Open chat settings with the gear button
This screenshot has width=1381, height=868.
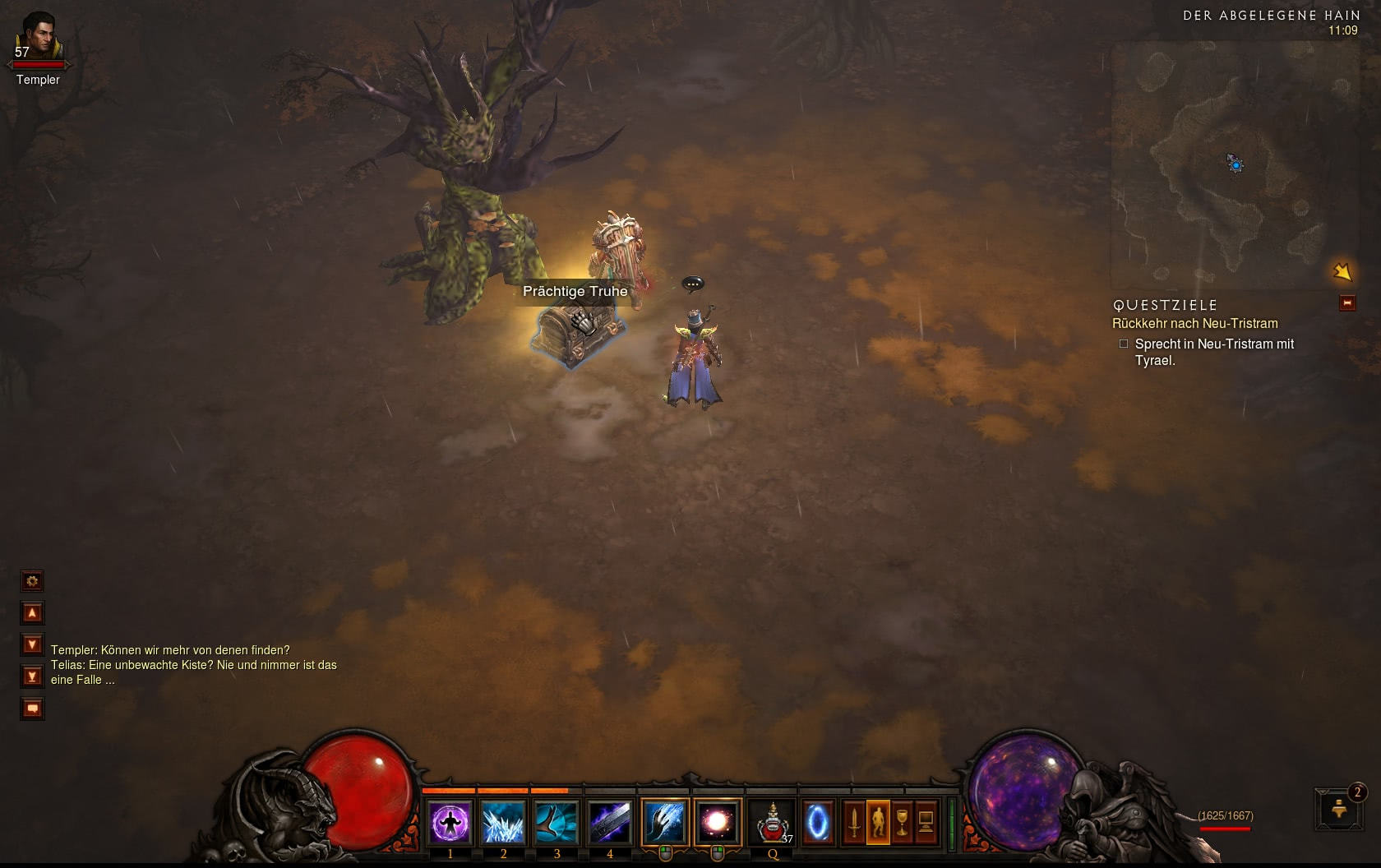(x=32, y=582)
